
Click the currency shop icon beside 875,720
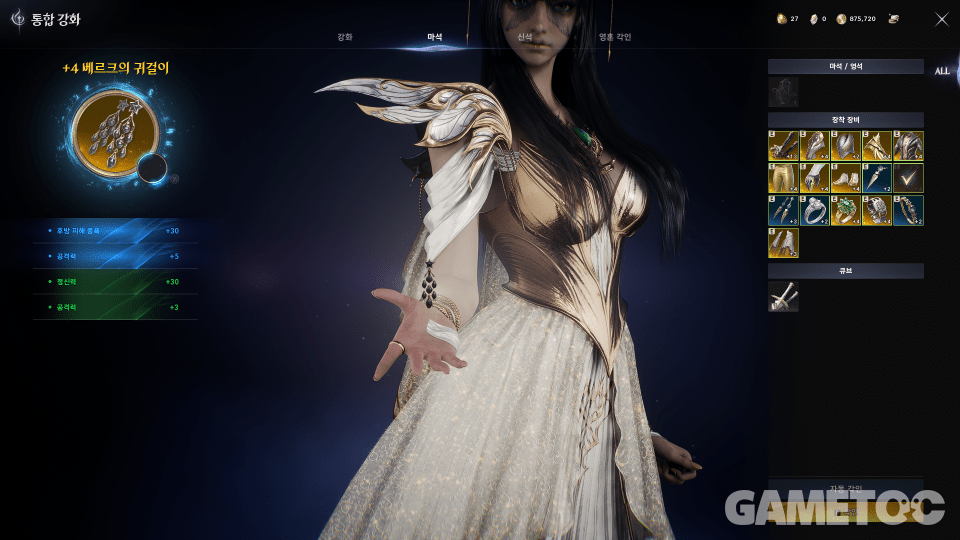coord(894,19)
